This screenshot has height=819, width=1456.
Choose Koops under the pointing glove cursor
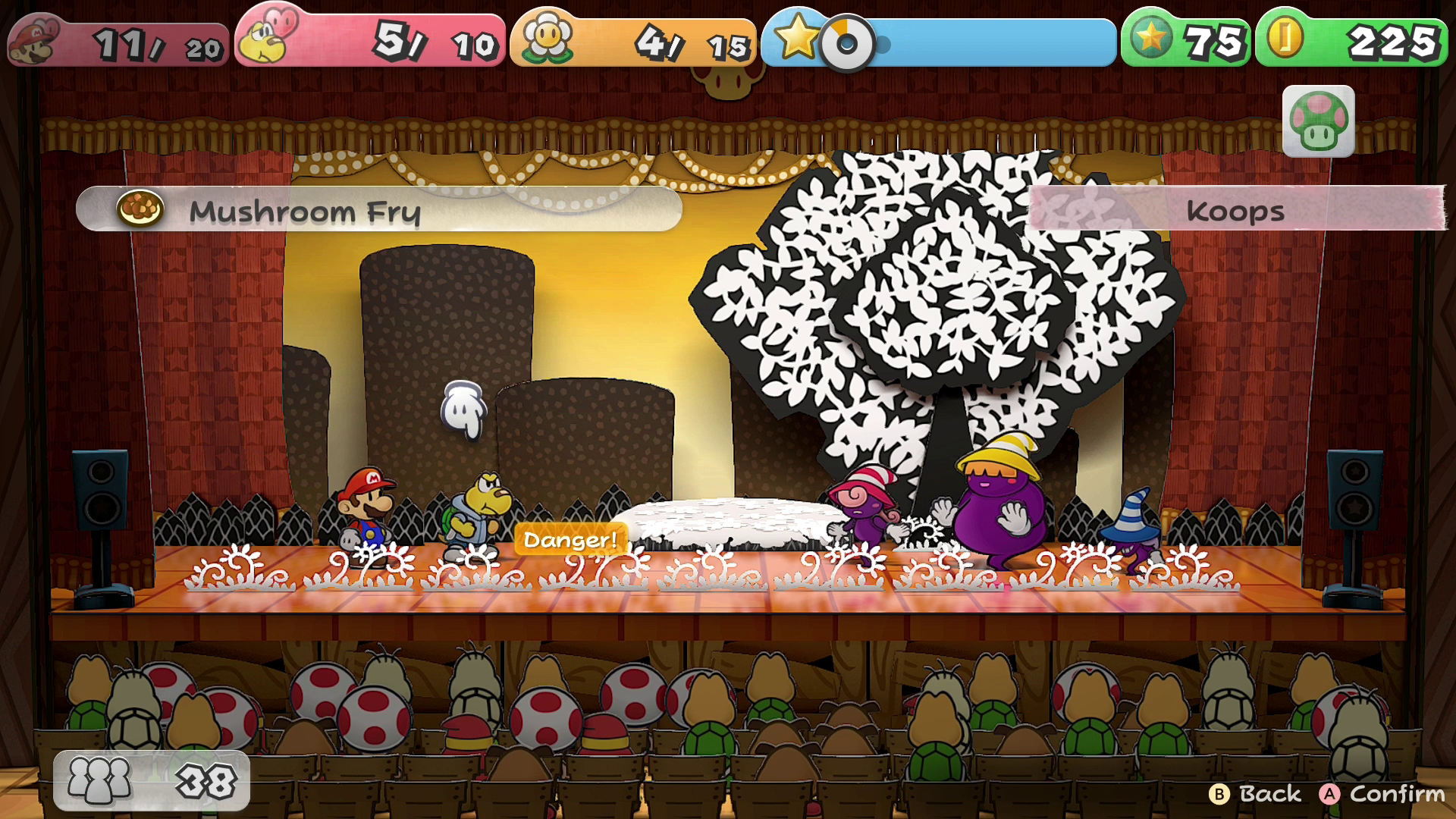coord(475,514)
